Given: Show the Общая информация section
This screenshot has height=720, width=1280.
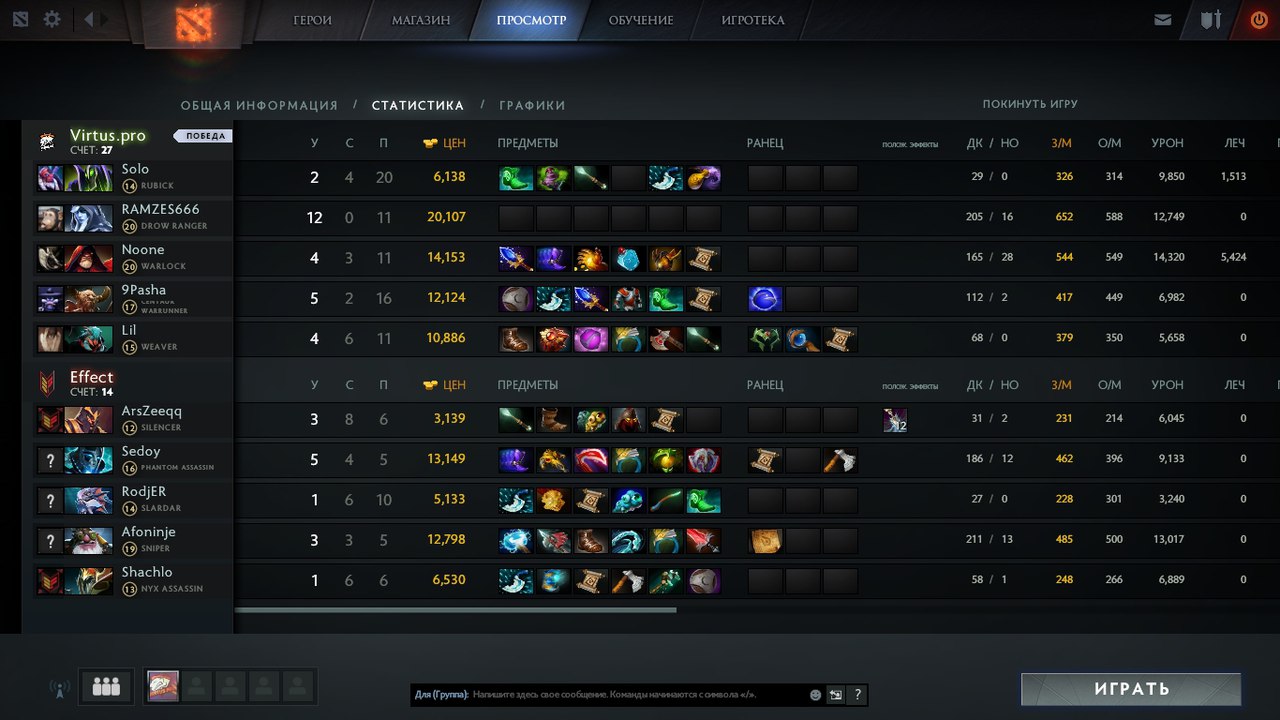Looking at the screenshot, I should point(259,105).
